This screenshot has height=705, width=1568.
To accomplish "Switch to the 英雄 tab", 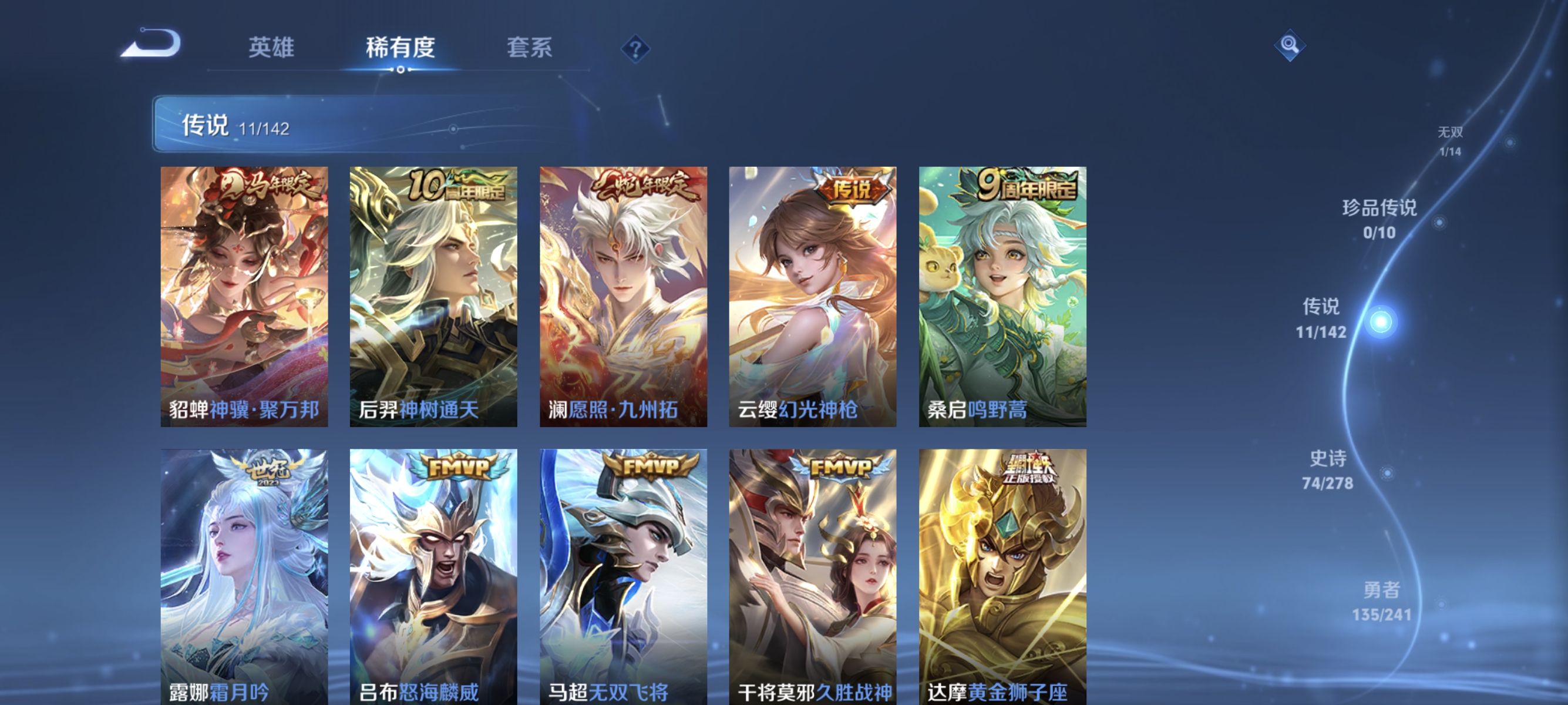I will point(272,48).
